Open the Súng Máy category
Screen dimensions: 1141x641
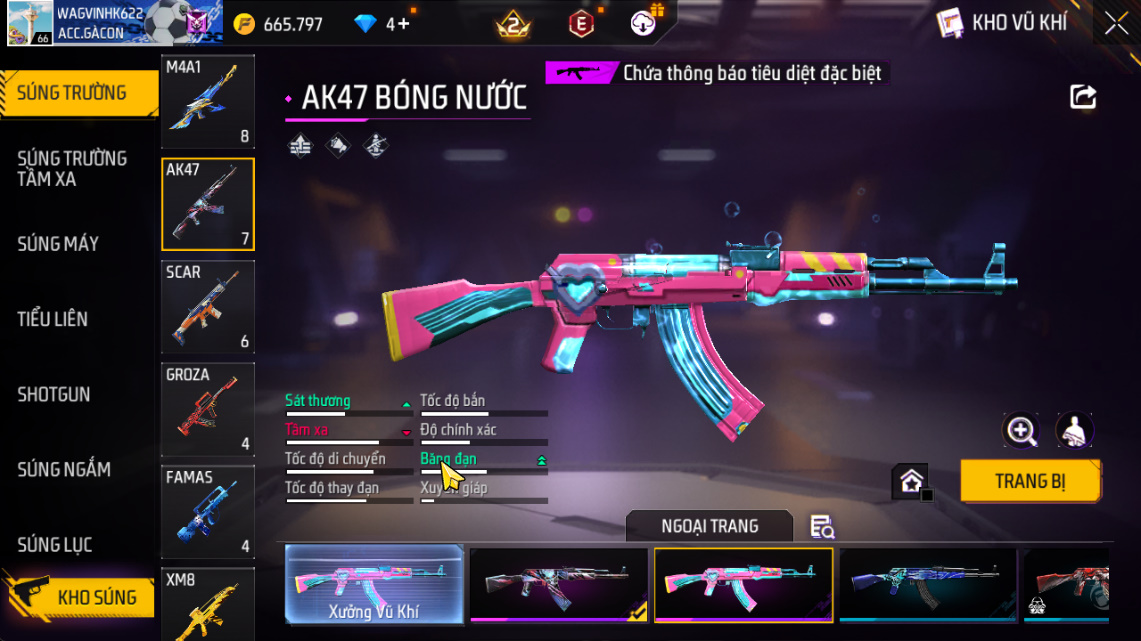(58, 244)
